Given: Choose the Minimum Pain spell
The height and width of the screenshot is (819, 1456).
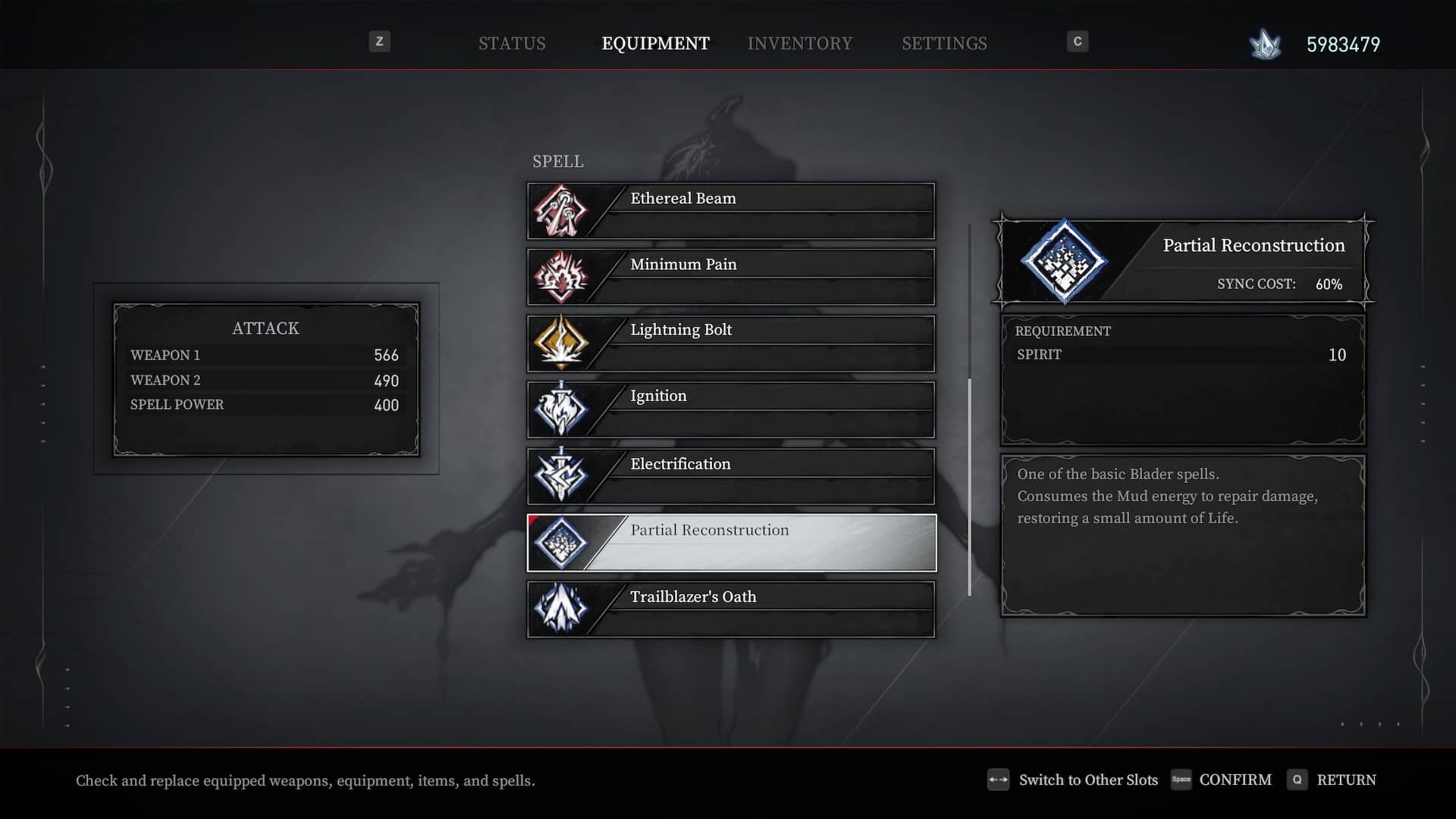Looking at the screenshot, I should tap(731, 277).
